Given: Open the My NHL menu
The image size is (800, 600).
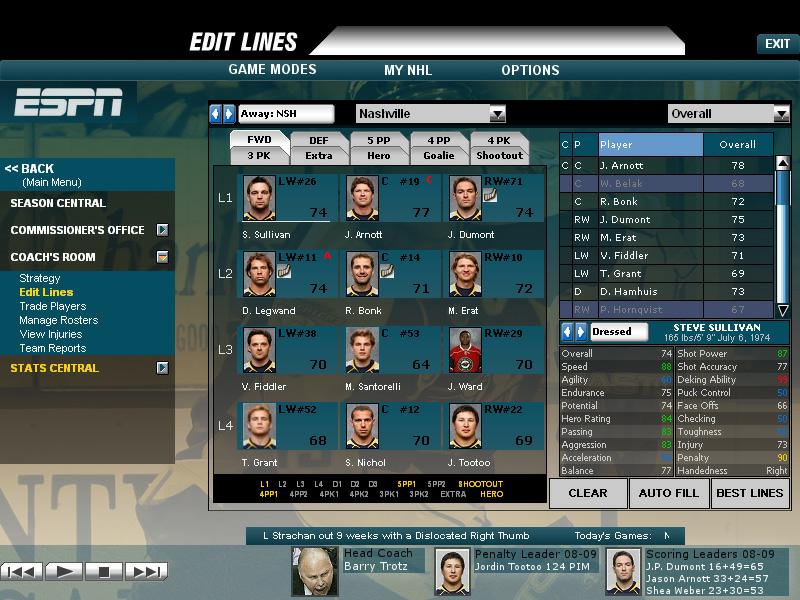Looking at the screenshot, I should (x=408, y=70).
